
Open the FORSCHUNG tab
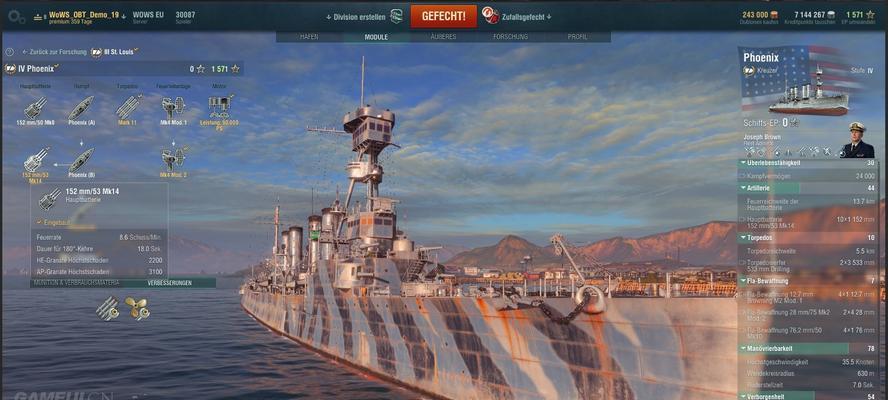click(x=510, y=37)
